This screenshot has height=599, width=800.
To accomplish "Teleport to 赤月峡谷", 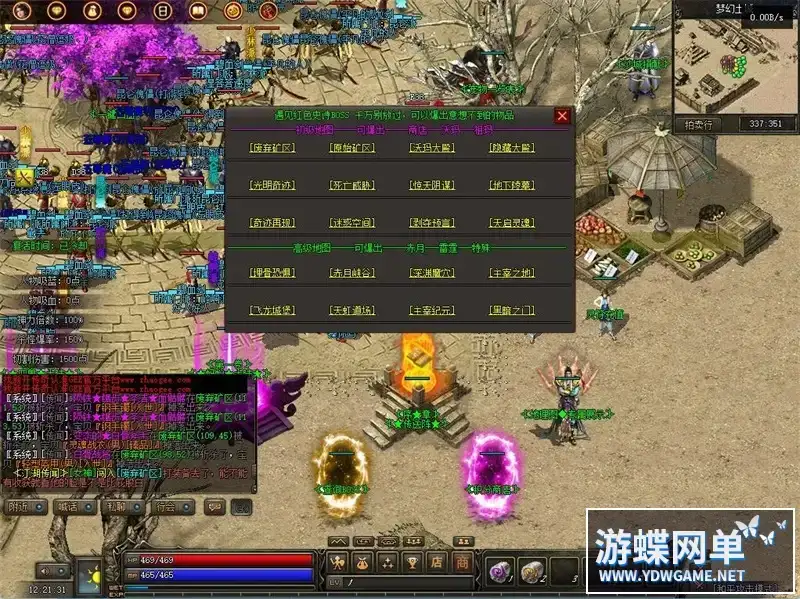I will point(351,272).
